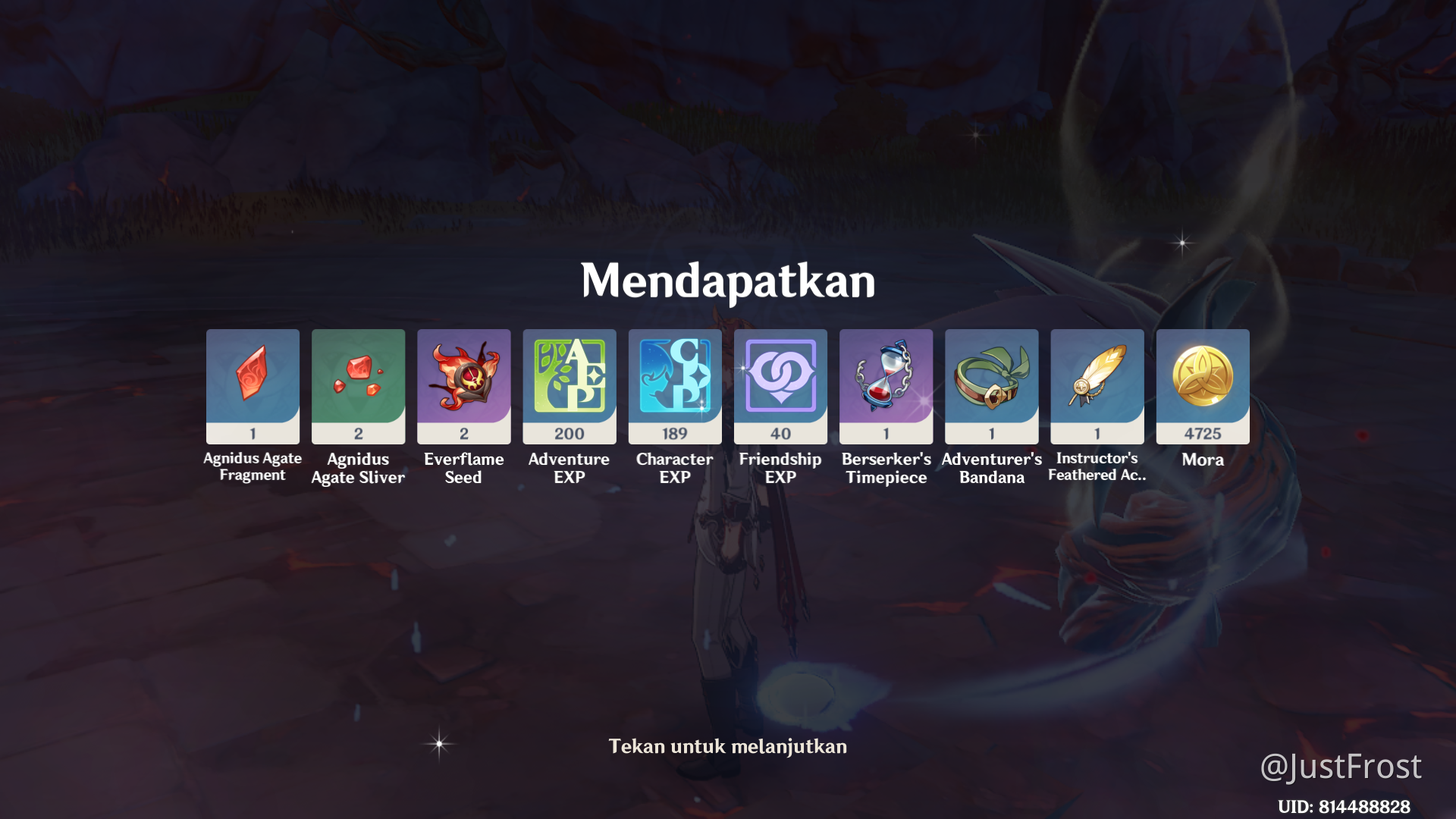Select the Mora reward tile
The width and height of the screenshot is (1456, 819).
pyautogui.click(x=1202, y=385)
